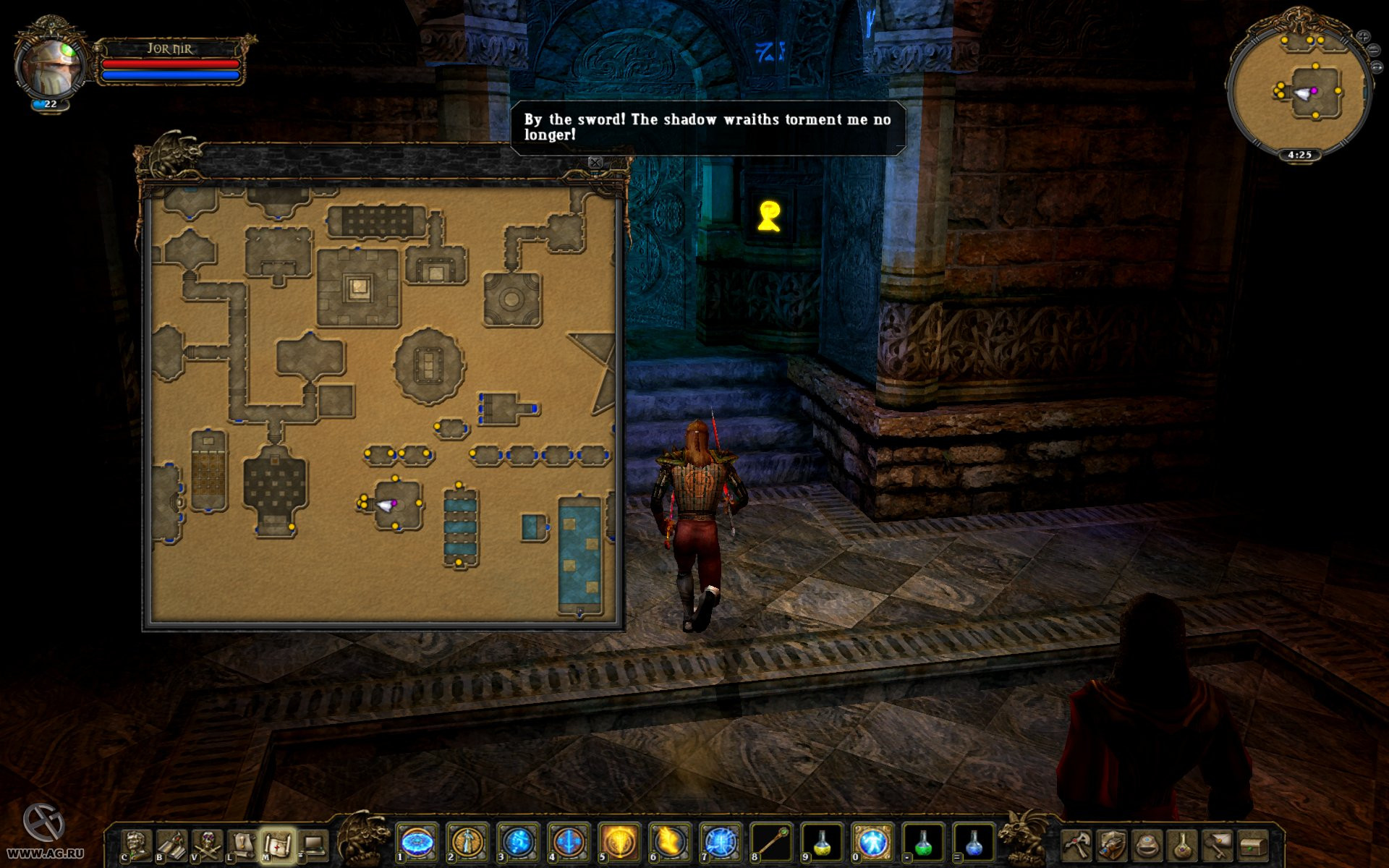Zoom in the minimap with the plus button

point(1363,36)
